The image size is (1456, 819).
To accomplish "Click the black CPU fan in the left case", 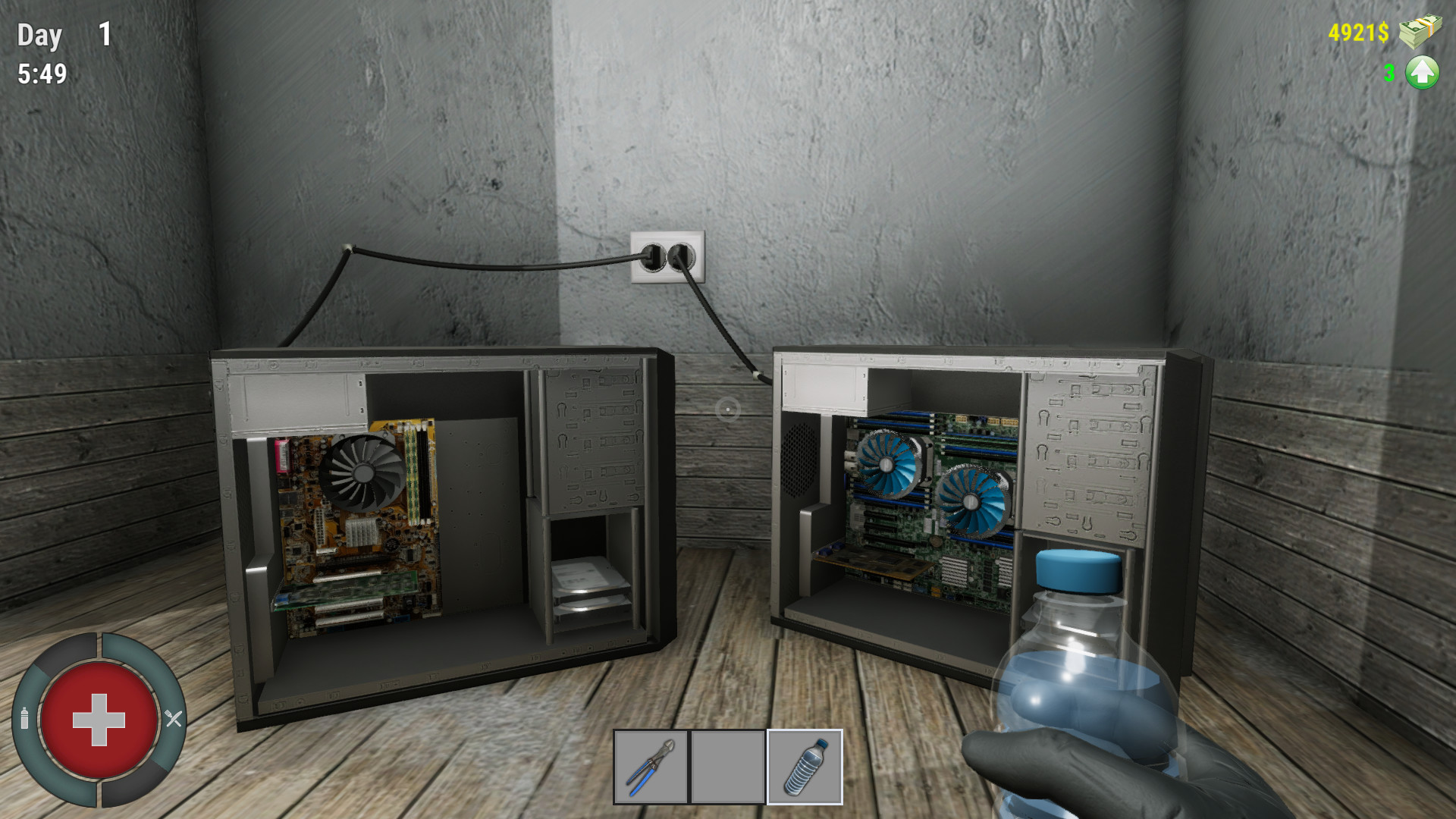I will [x=364, y=472].
